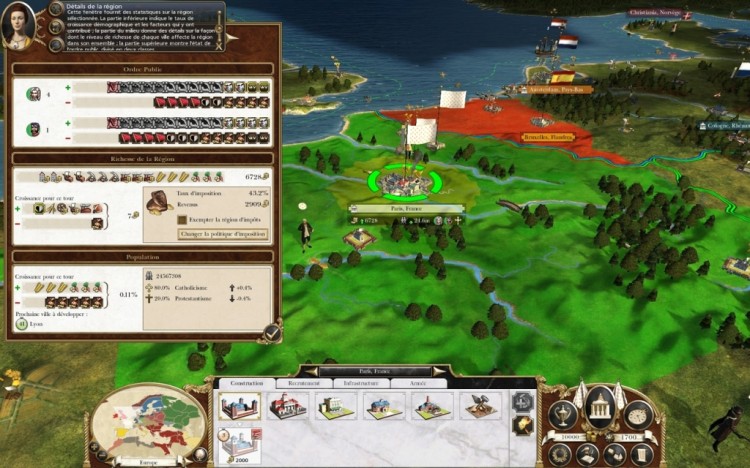
Task: Open the Infrastructure tab
Action: click(x=361, y=383)
